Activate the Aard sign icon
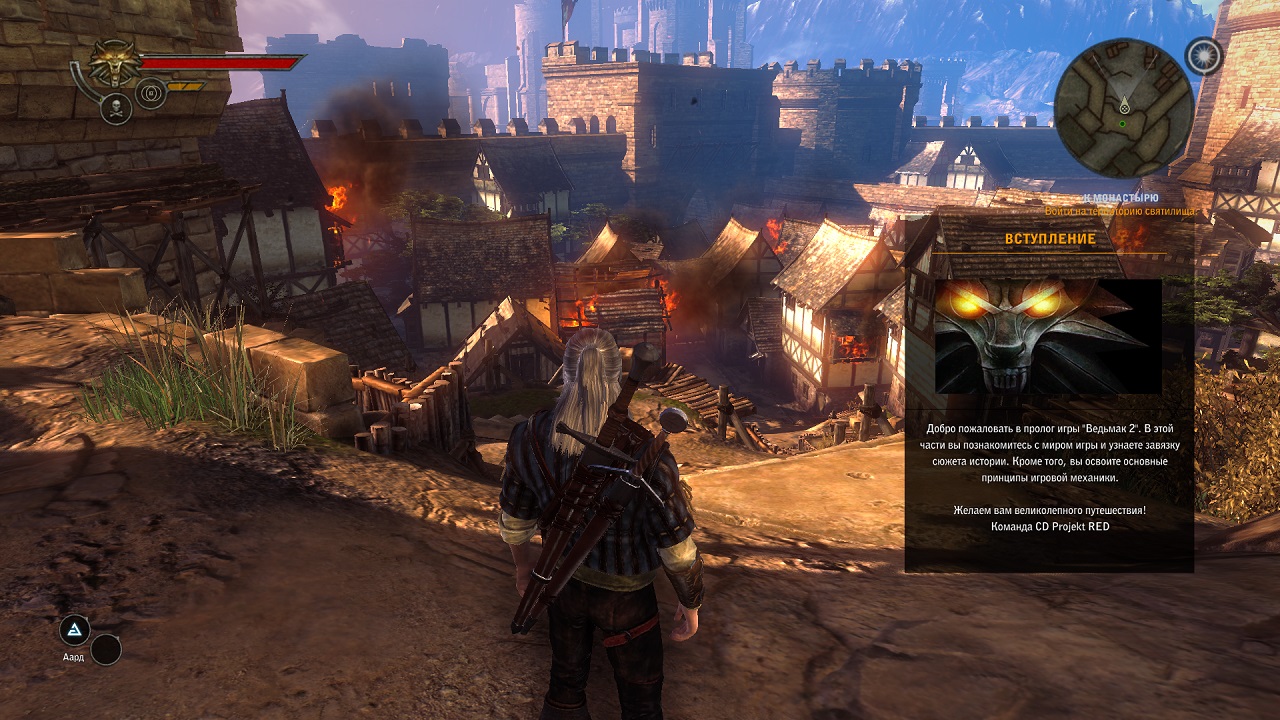The height and width of the screenshot is (720, 1280). pos(74,630)
